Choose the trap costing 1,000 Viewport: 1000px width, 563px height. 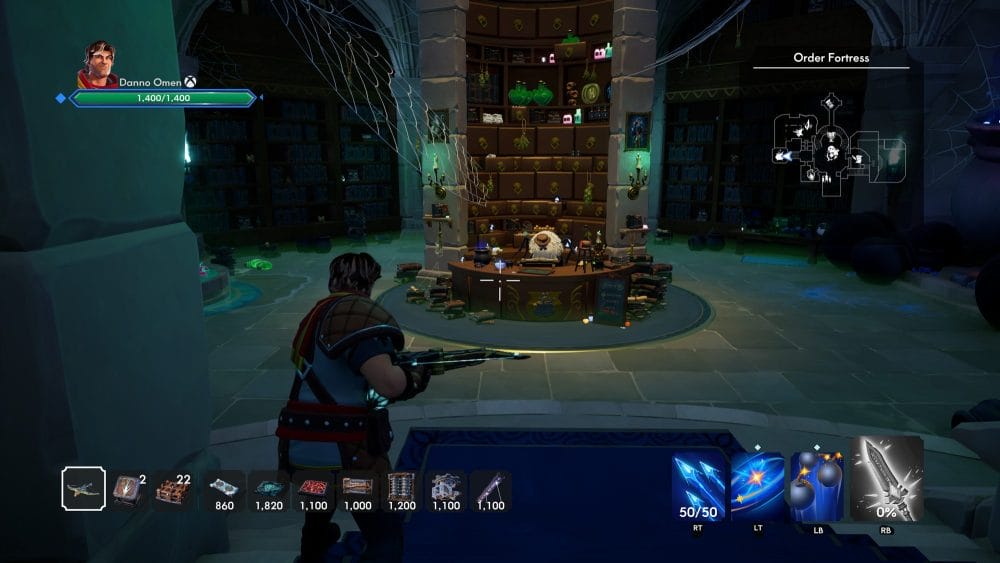[357, 487]
